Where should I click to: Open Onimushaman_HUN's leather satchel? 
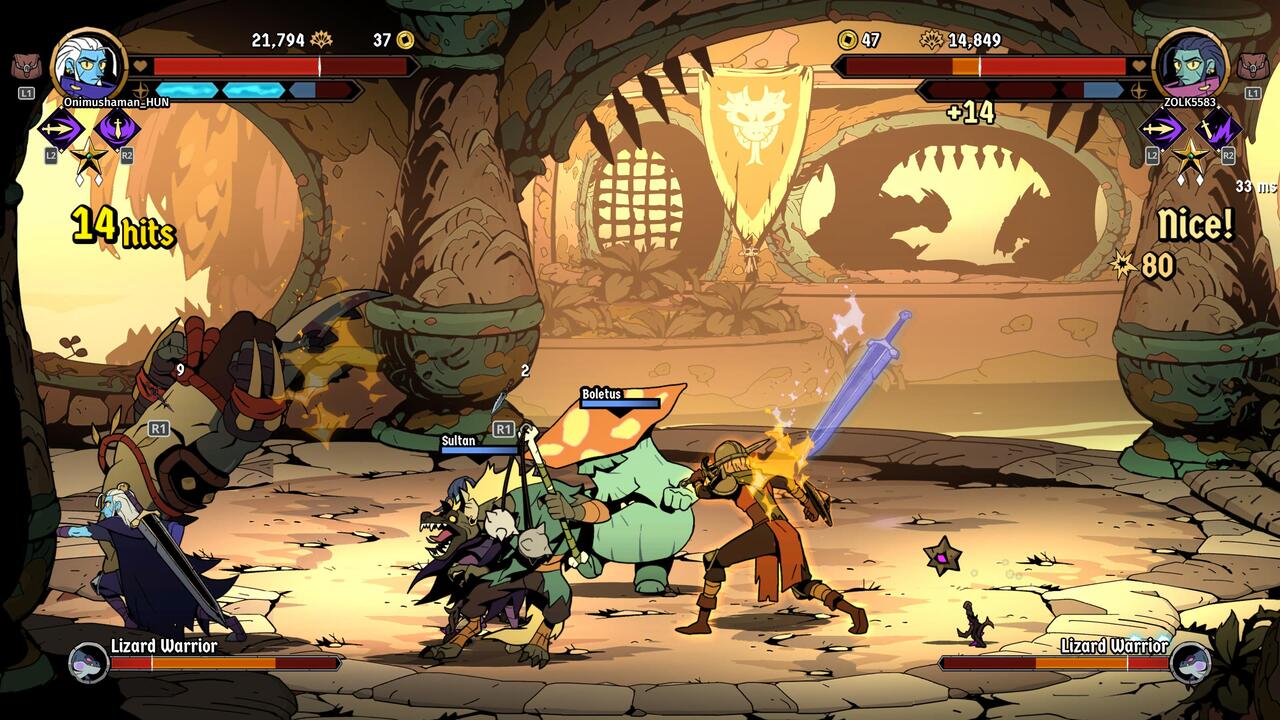(x=26, y=67)
